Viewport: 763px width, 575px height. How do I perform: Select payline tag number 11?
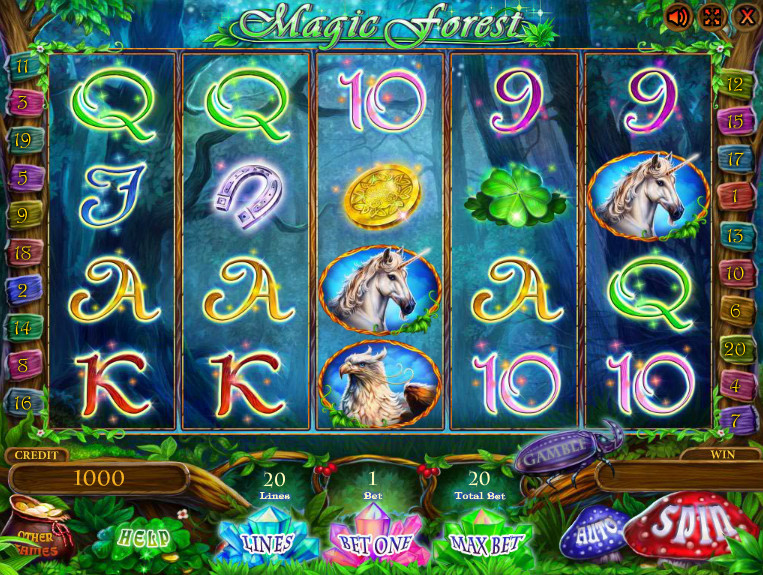pos(22,68)
